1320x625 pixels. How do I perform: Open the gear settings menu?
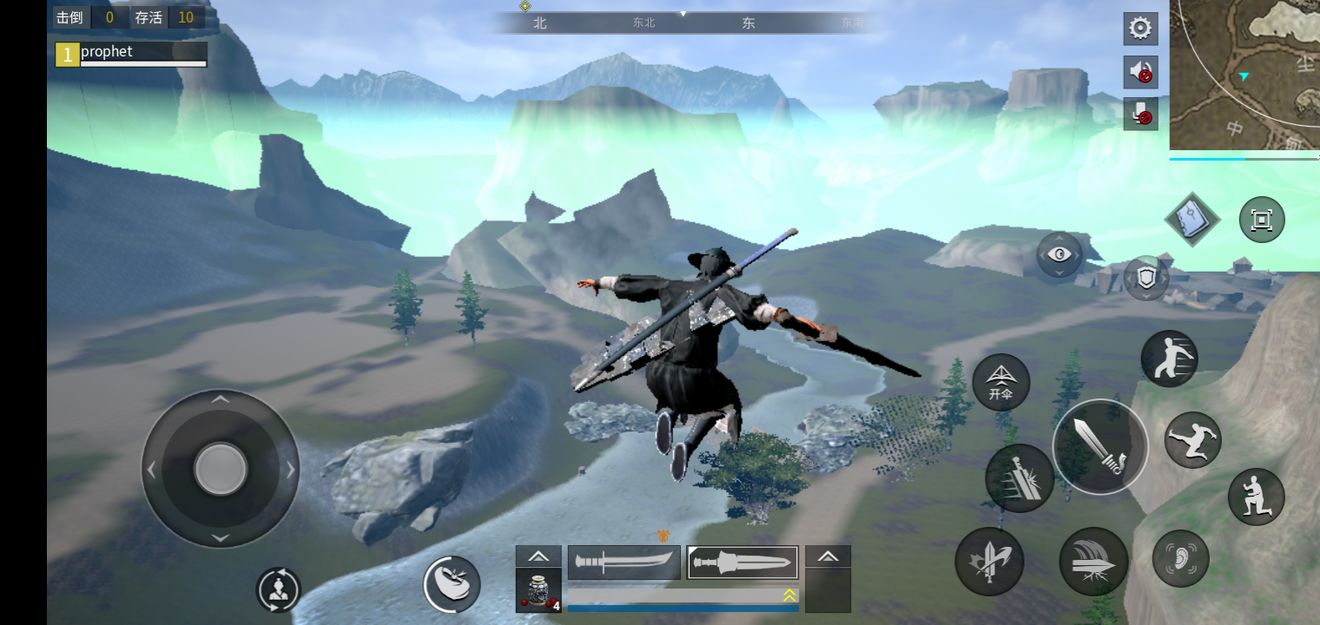(1140, 28)
